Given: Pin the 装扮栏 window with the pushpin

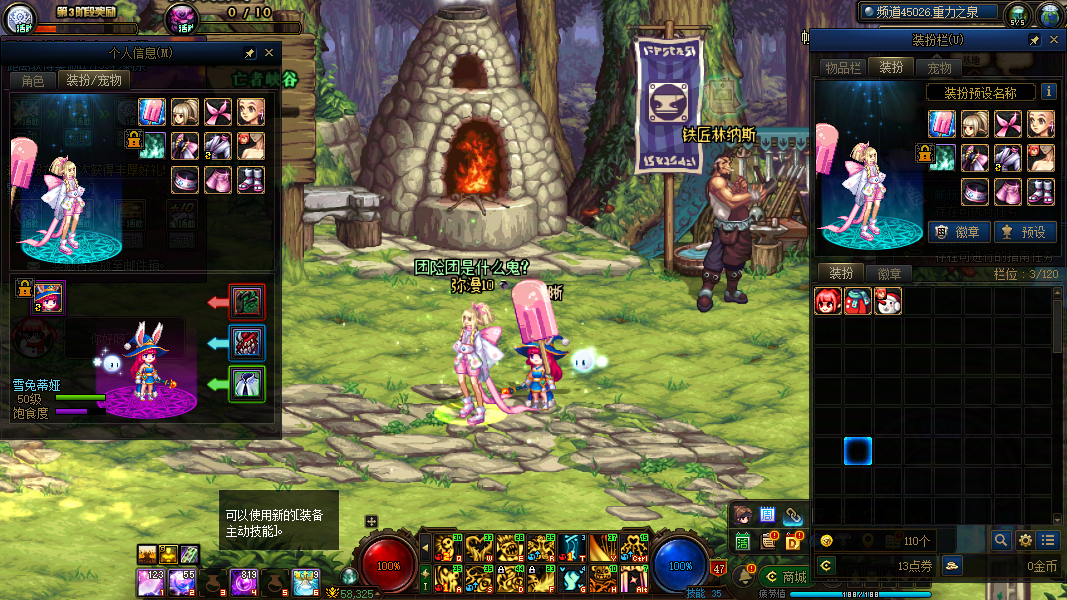Looking at the screenshot, I should (1035, 40).
